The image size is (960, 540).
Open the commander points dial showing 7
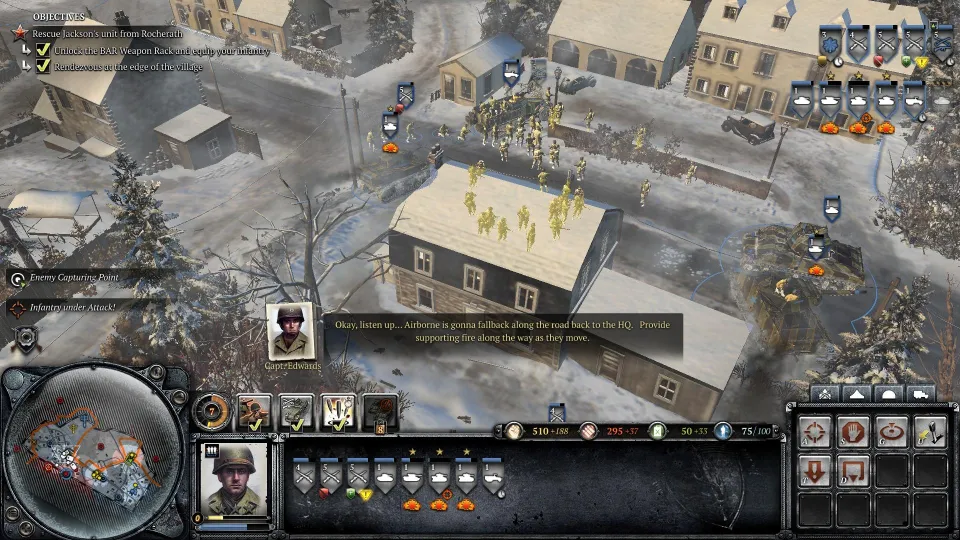click(212, 410)
